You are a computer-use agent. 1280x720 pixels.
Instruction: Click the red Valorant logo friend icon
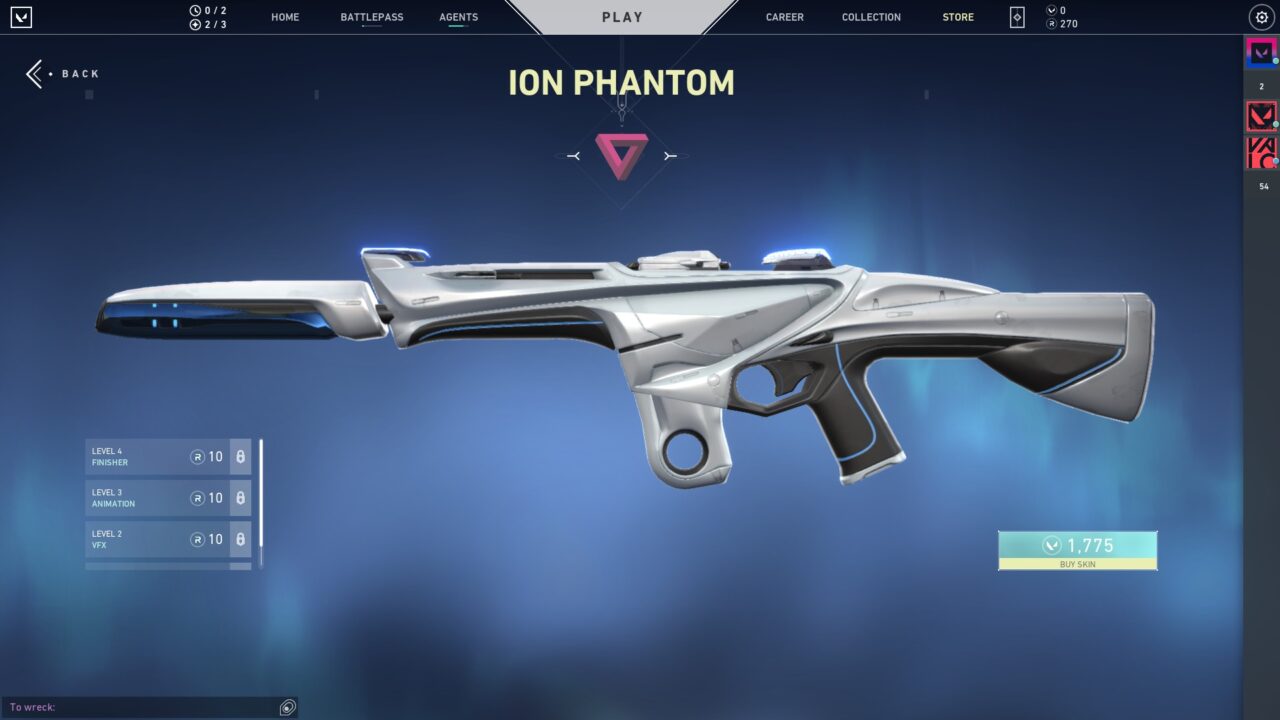[1261, 115]
